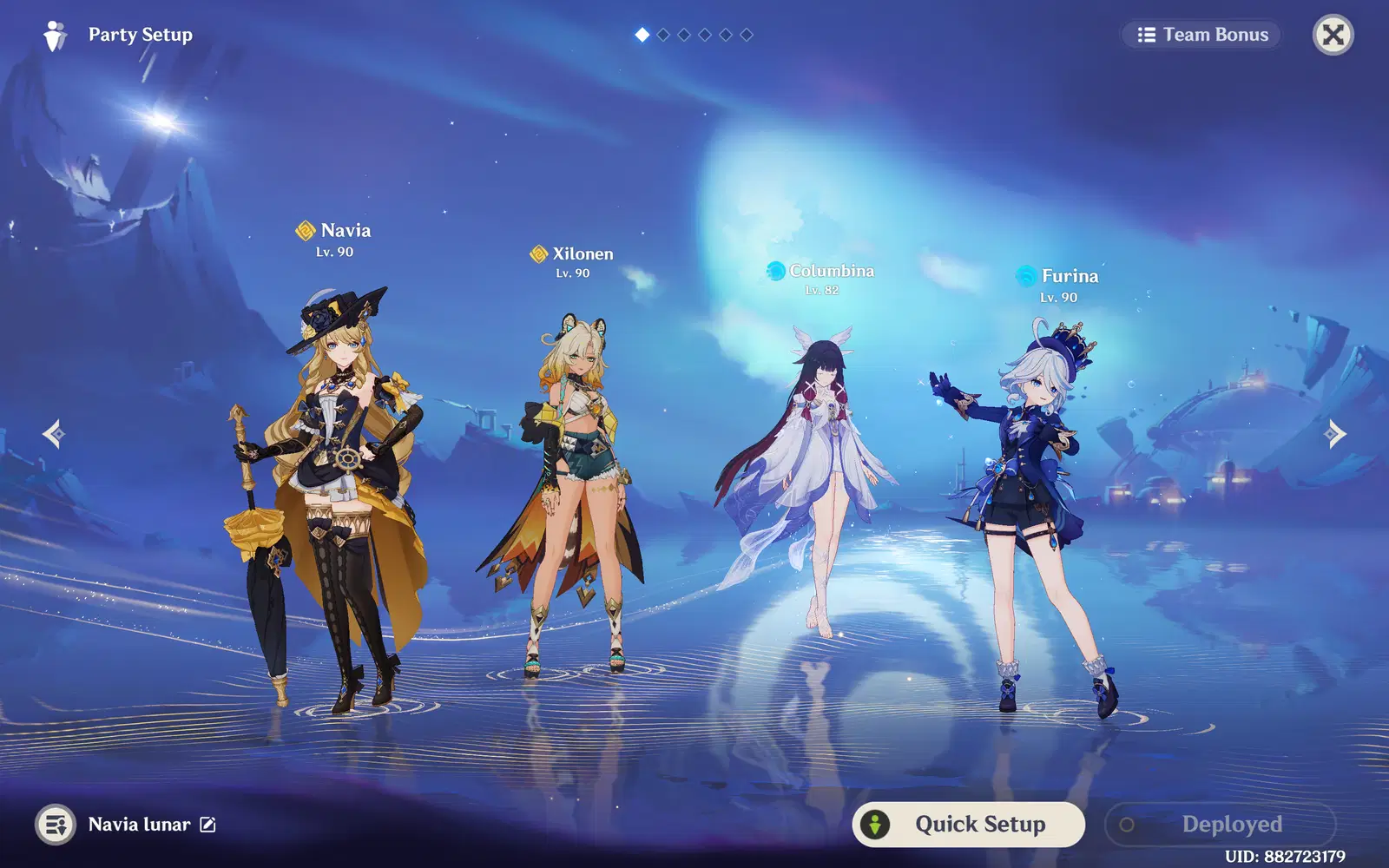The width and height of the screenshot is (1389, 868).
Task: Switch to the last party page diamond
Action: tap(746, 35)
